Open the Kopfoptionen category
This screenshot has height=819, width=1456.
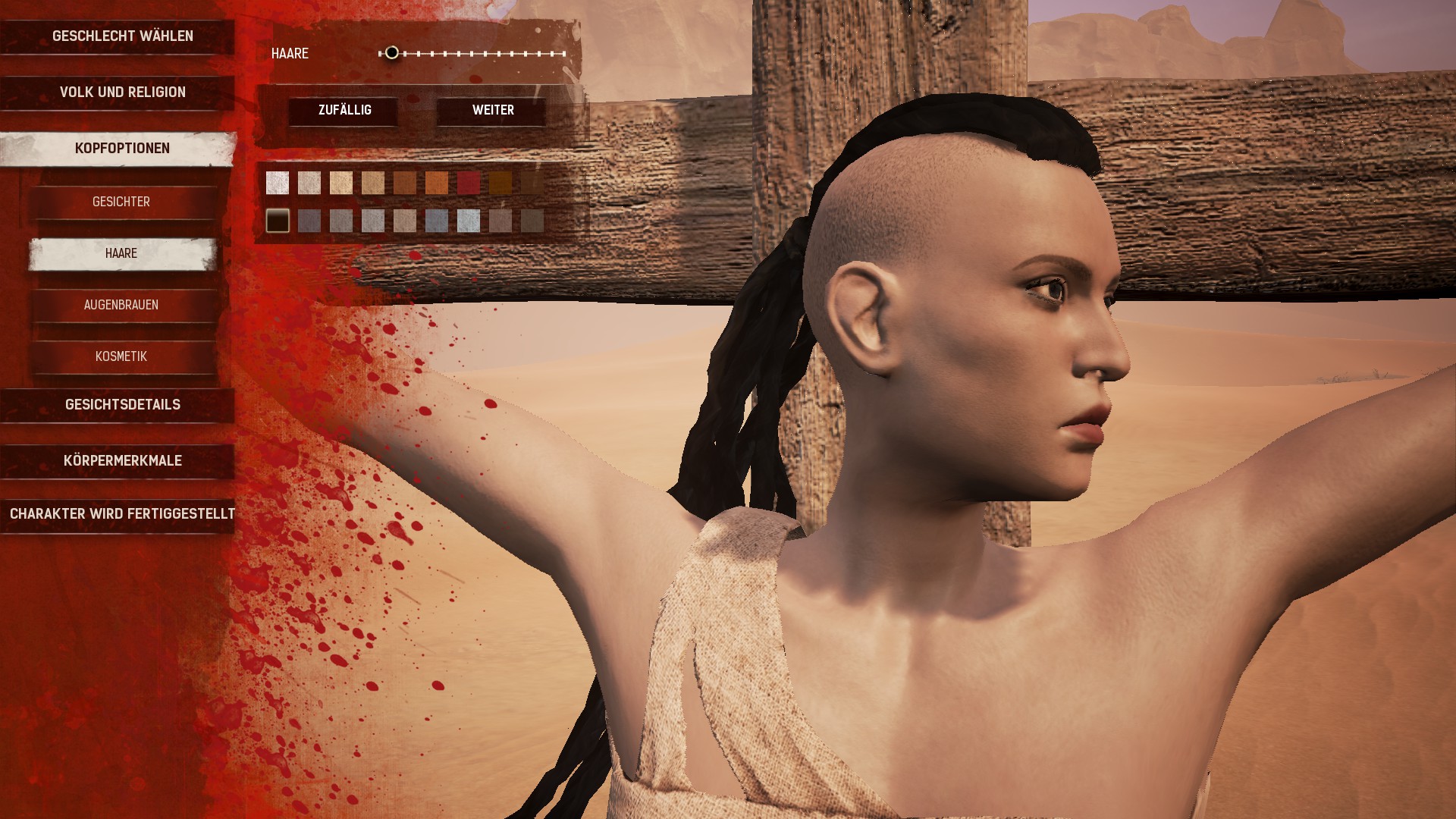[x=122, y=149]
